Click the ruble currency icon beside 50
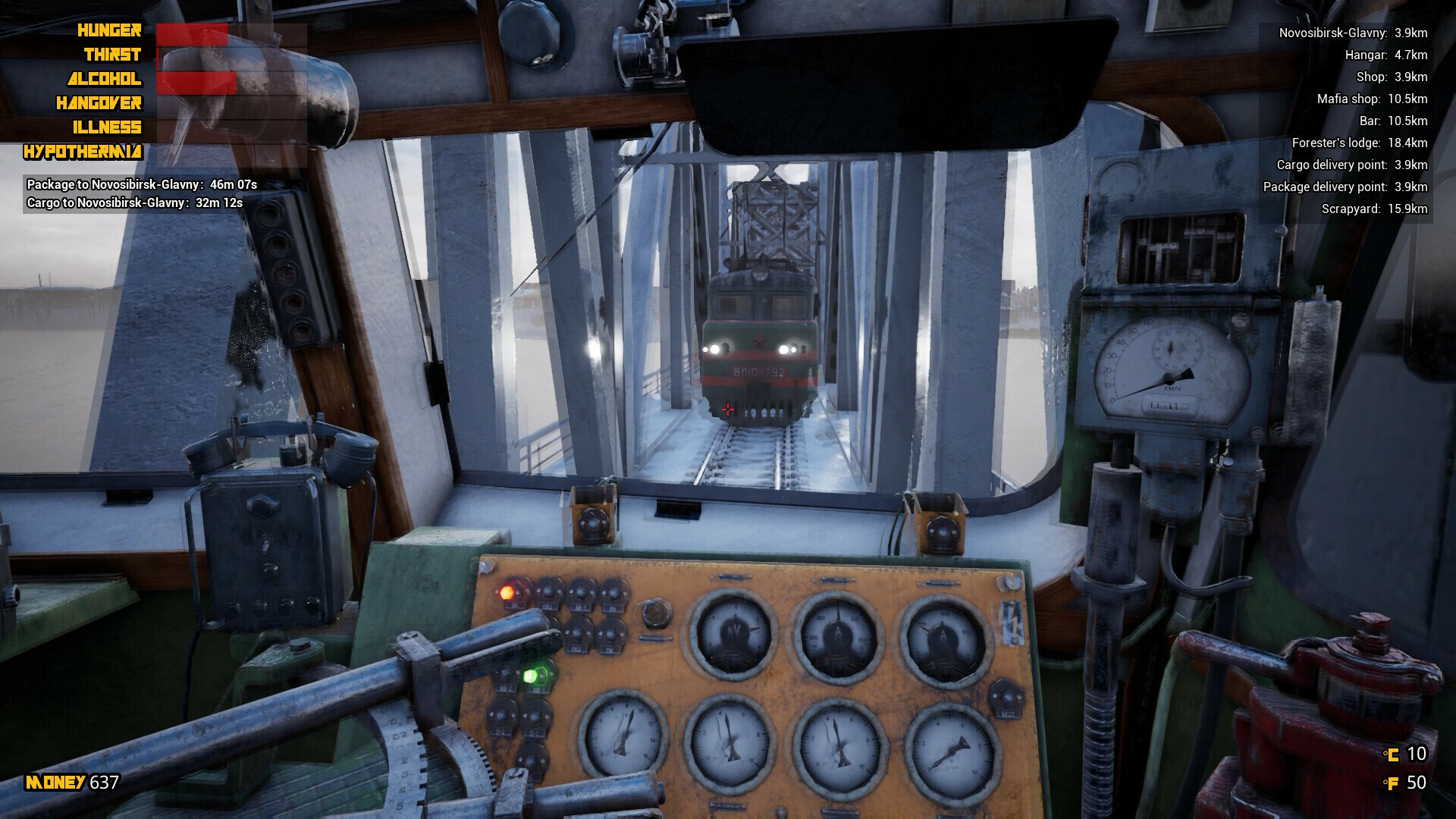Screen dimensions: 1456x819 tap(1392, 782)
